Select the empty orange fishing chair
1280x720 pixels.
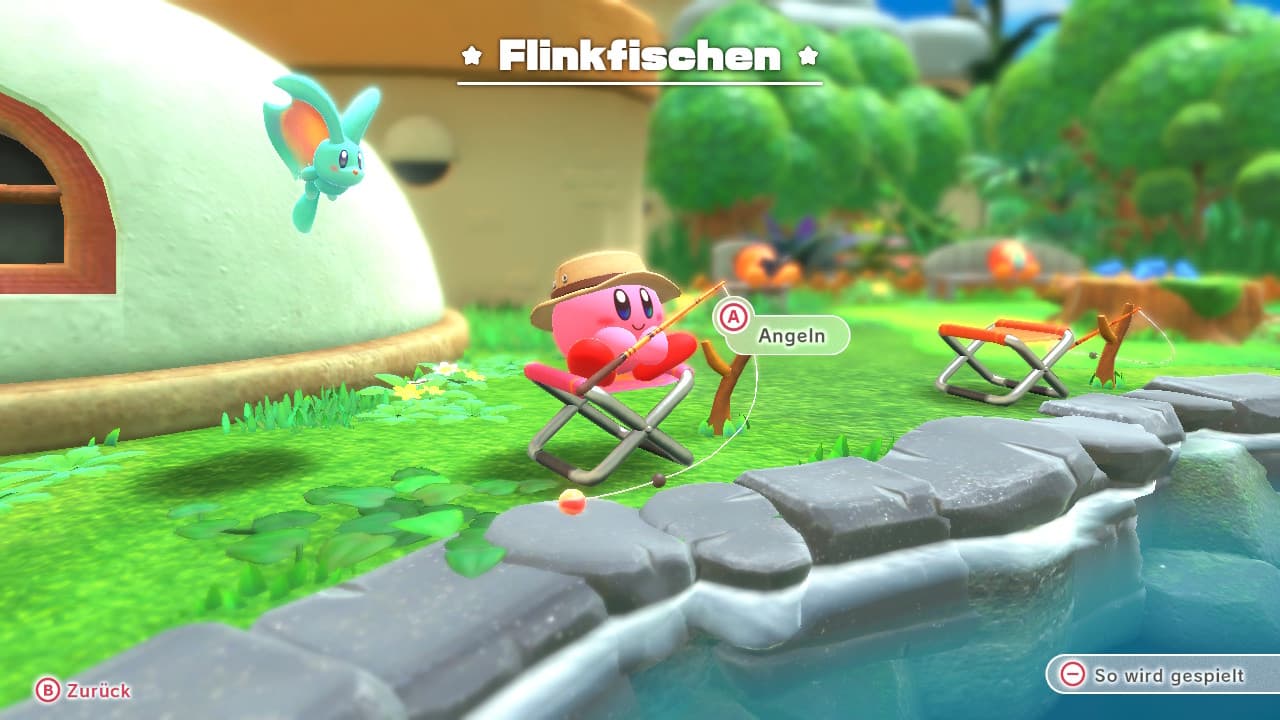pos(1000,355)
